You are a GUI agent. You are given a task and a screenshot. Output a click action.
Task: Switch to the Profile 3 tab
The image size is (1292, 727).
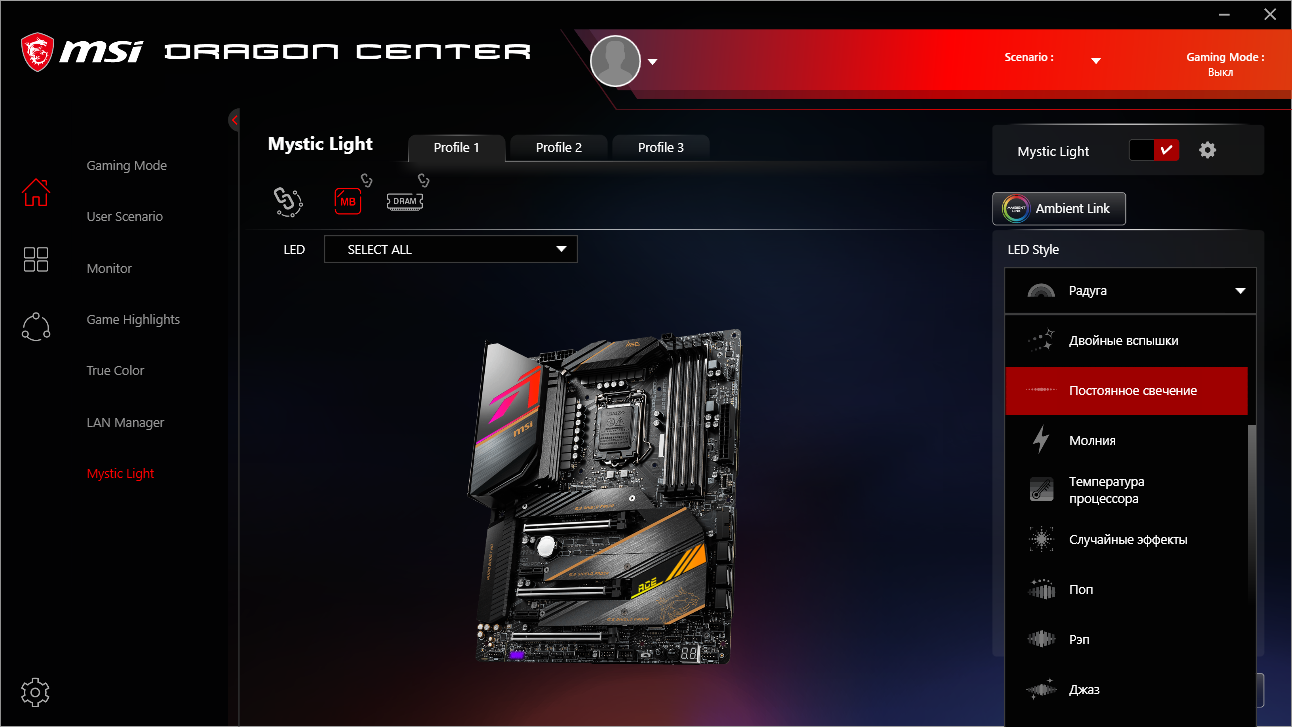660,147
